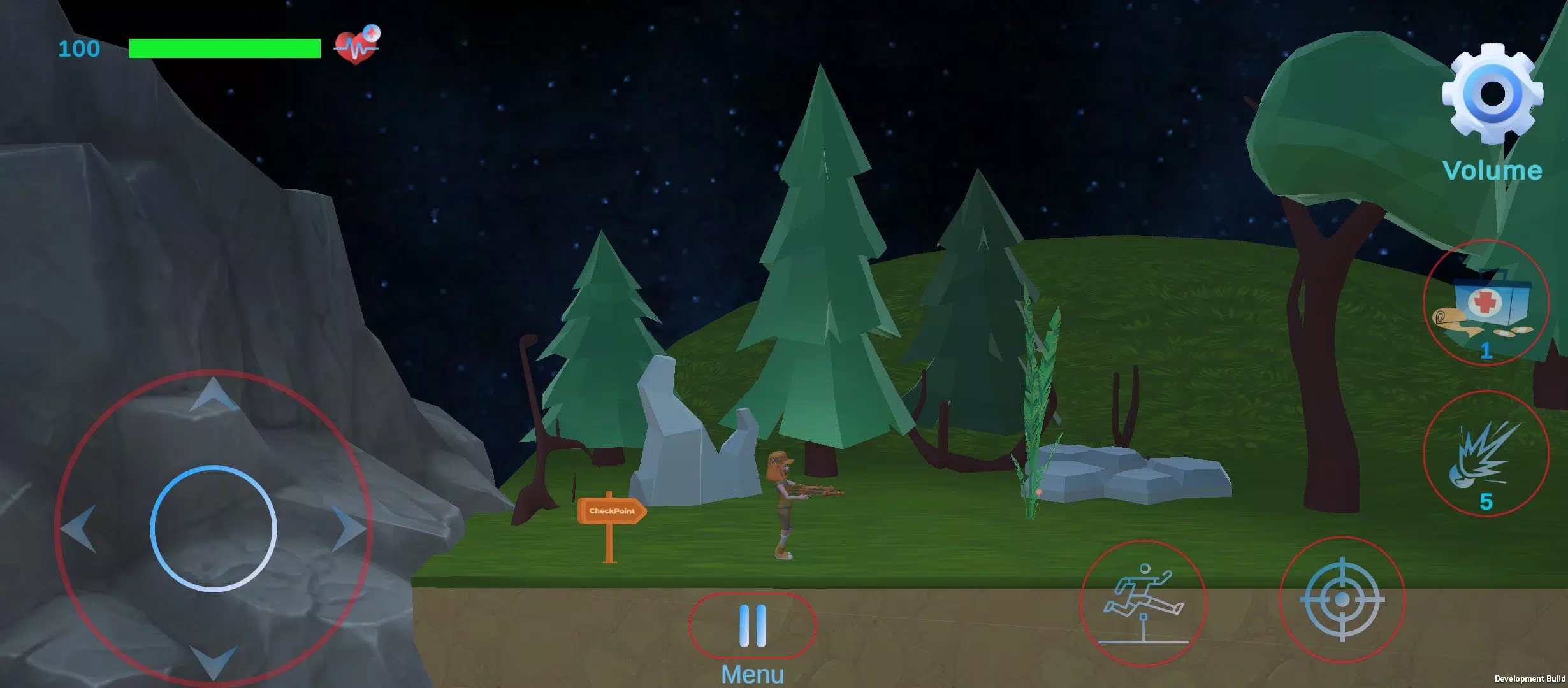Click the blue joystick center knob

click(214, 529)
